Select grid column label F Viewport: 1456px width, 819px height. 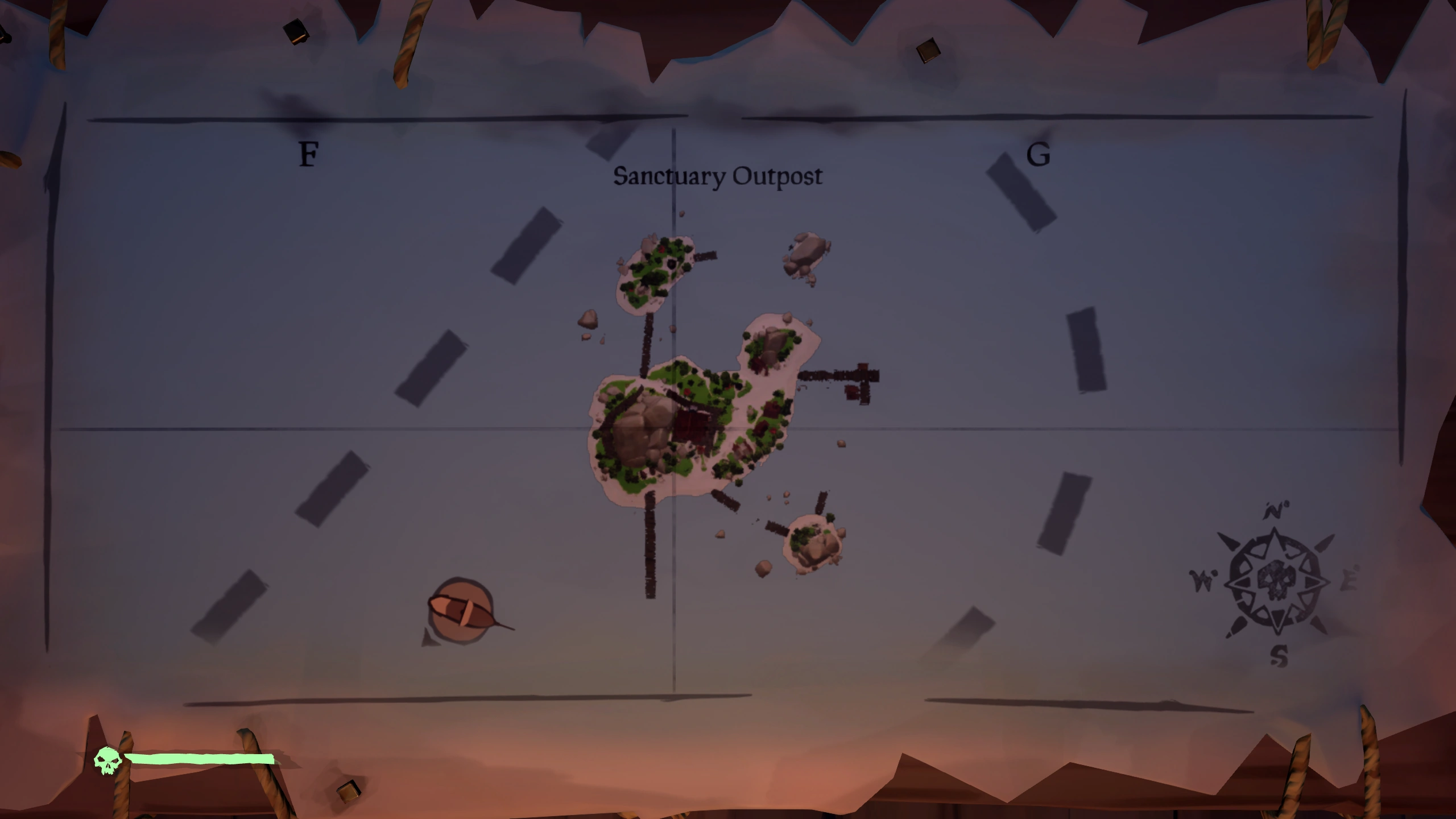[x=308, y=155]
